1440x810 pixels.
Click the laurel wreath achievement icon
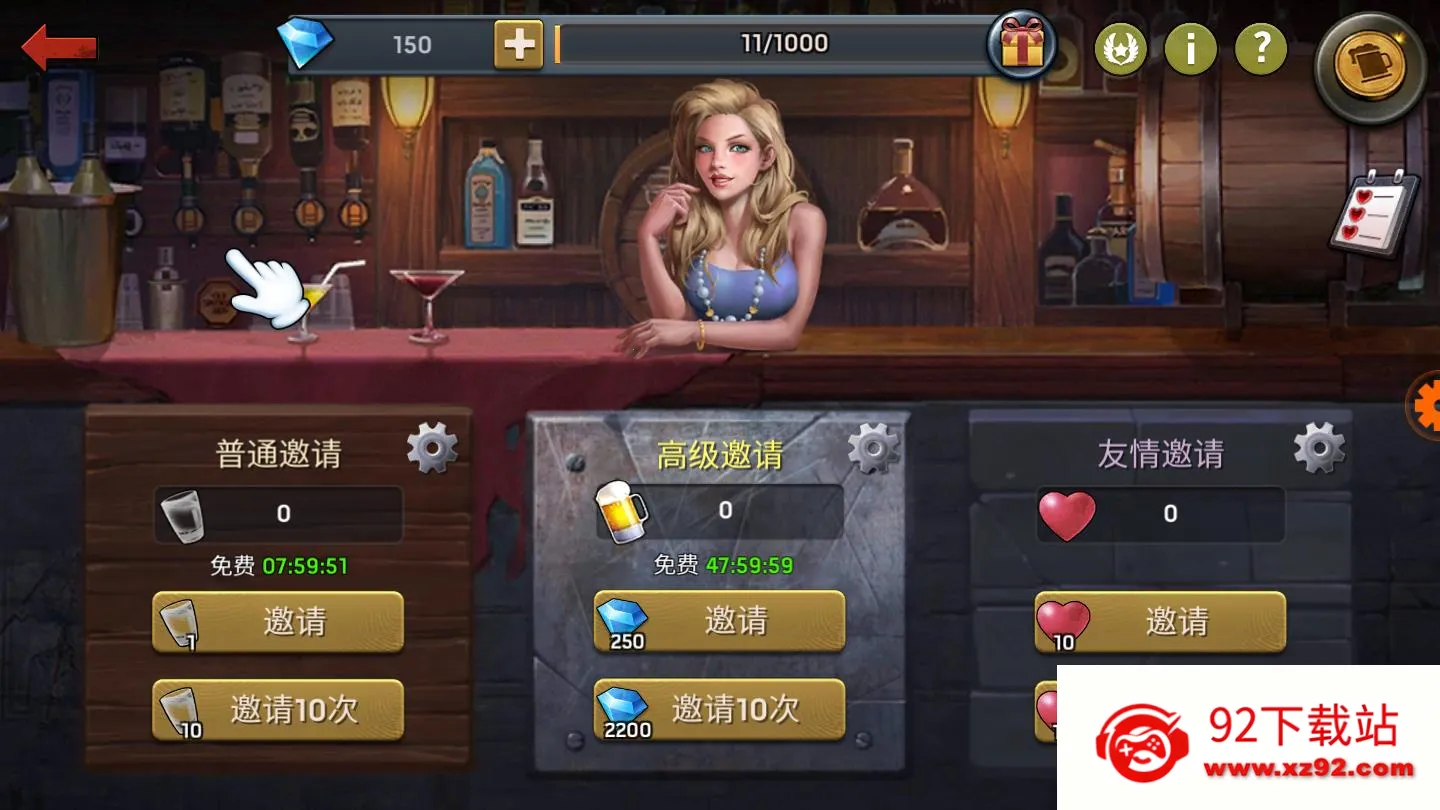point(1121,48)
